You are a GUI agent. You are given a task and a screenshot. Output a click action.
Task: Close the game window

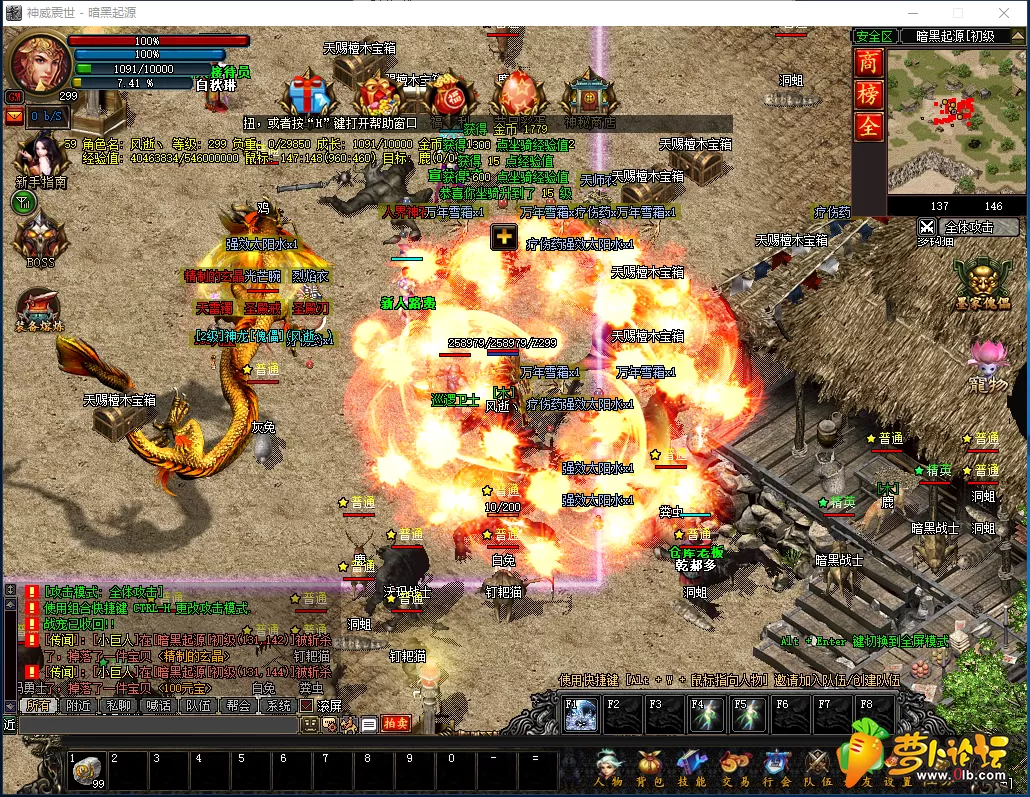(x=1003, y=13)
